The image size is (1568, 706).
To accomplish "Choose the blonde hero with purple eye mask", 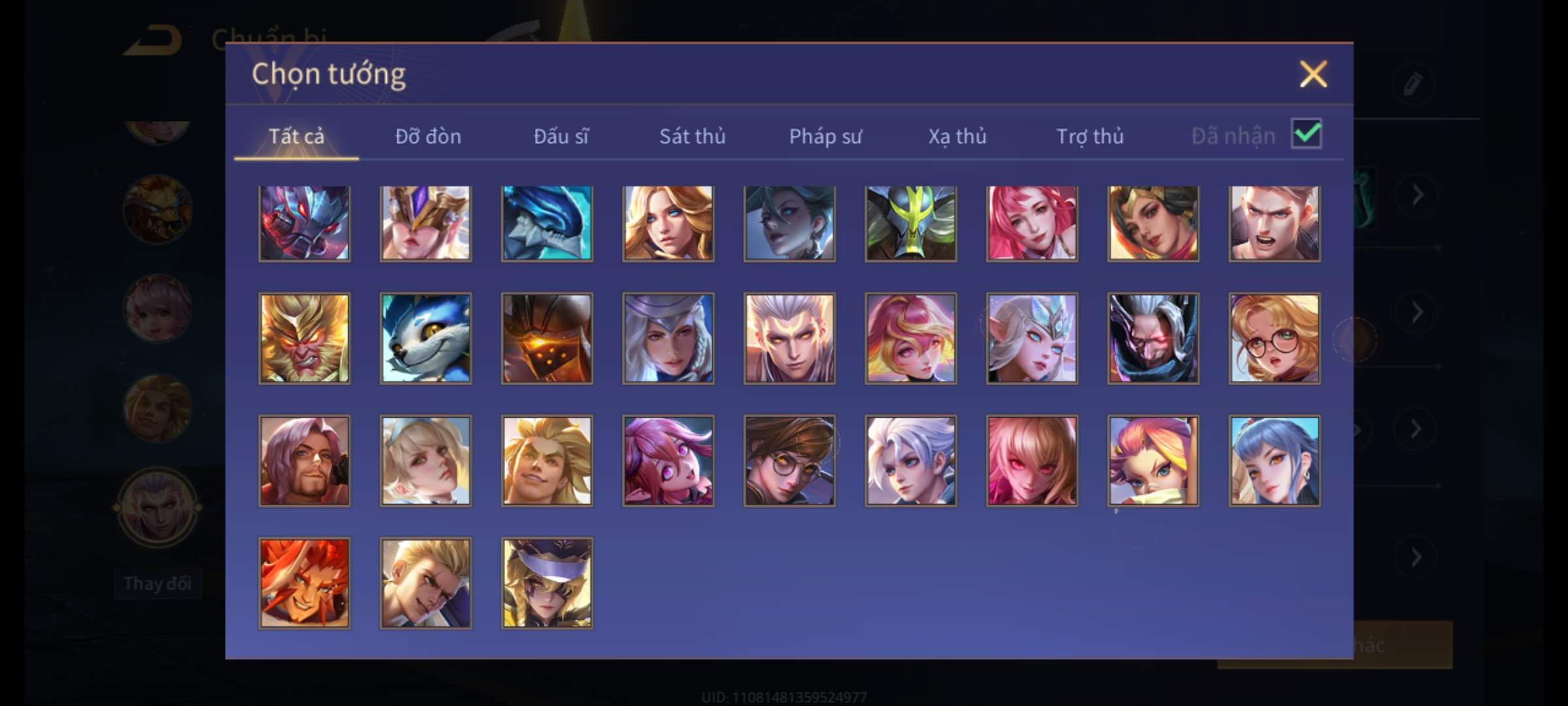I will click(x=547, y=583).
